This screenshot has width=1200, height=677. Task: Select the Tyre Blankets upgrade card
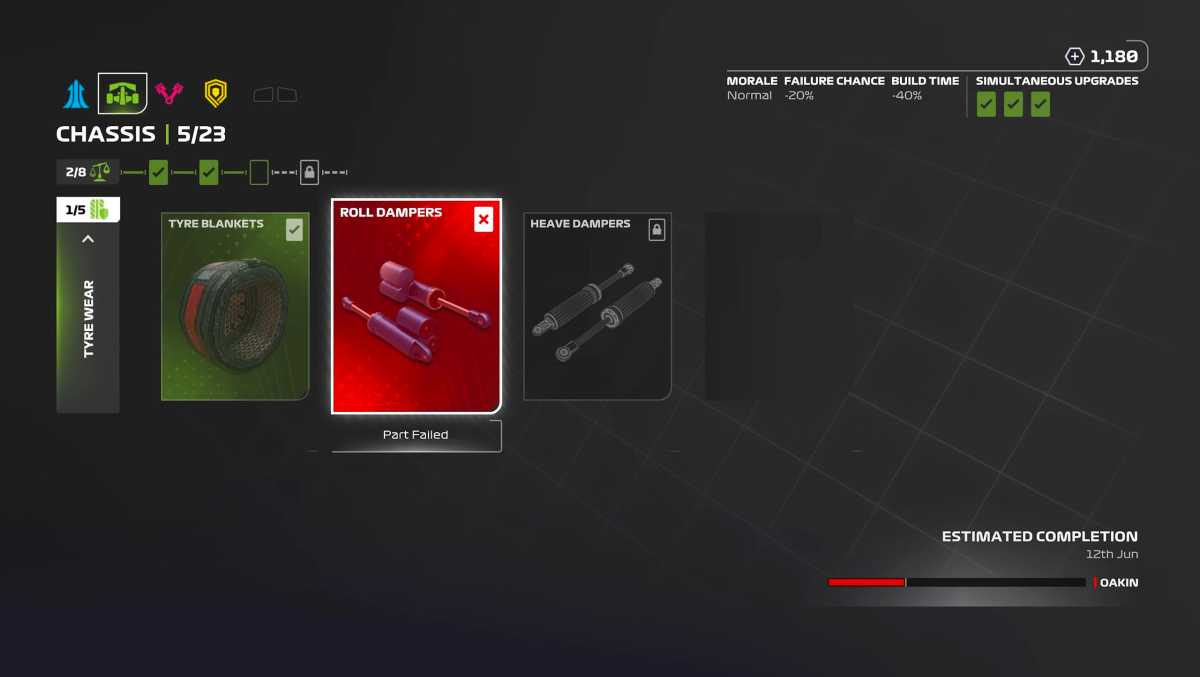tap(235, 306)
